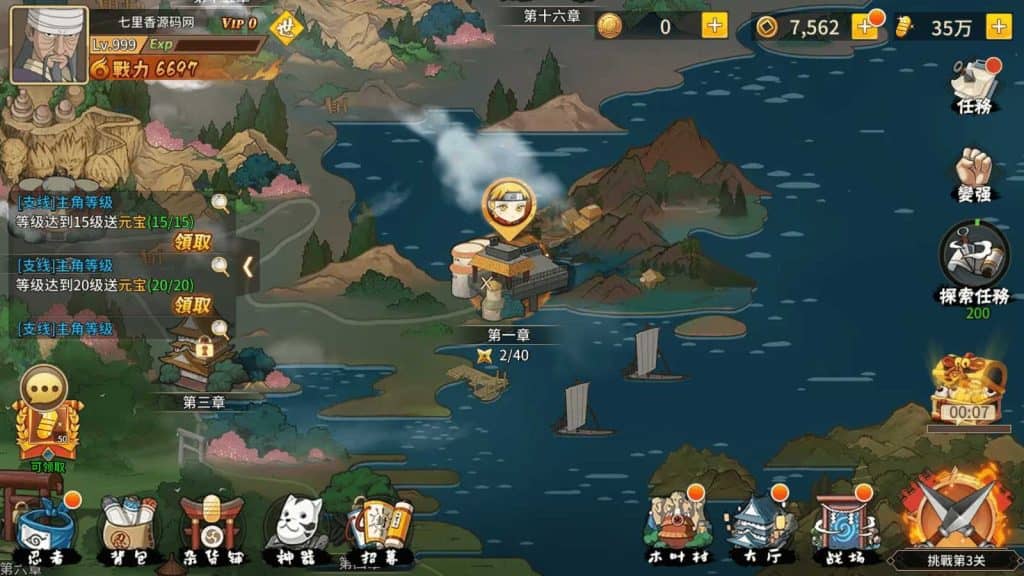Open the 招募 recruitment scrolls
Viewport: 1024px width, 576px height.
380,530
